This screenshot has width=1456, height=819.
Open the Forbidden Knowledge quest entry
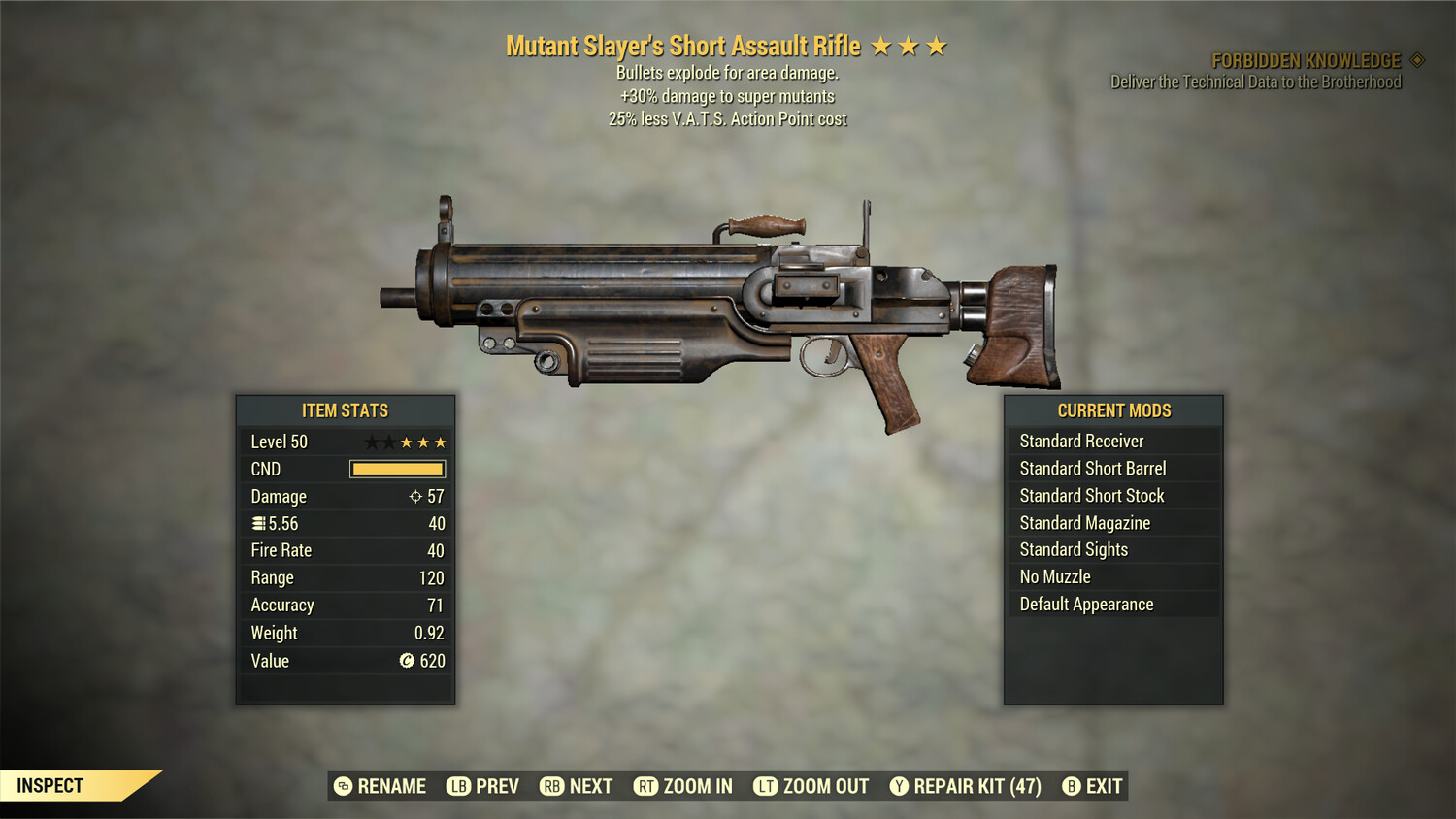coord(1307,60)
